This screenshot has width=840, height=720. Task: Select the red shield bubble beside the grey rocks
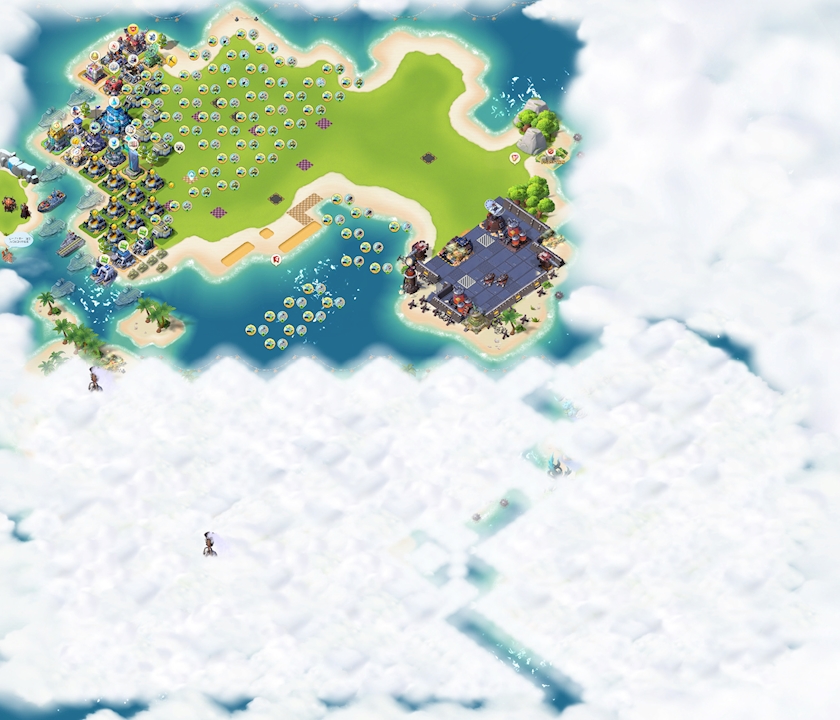click(x=515, y=157)
